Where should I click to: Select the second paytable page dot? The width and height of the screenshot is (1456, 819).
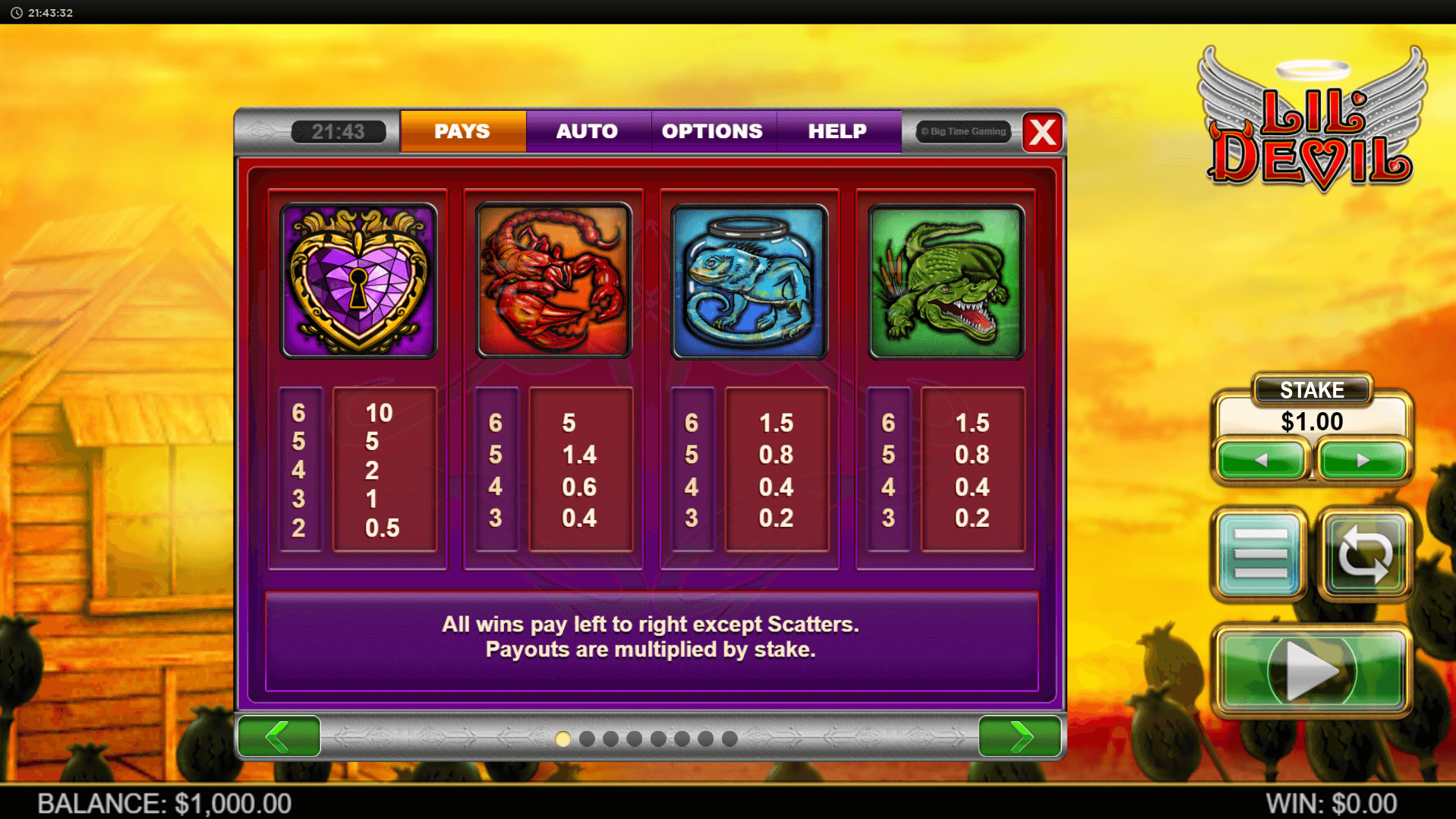(587, 739)
